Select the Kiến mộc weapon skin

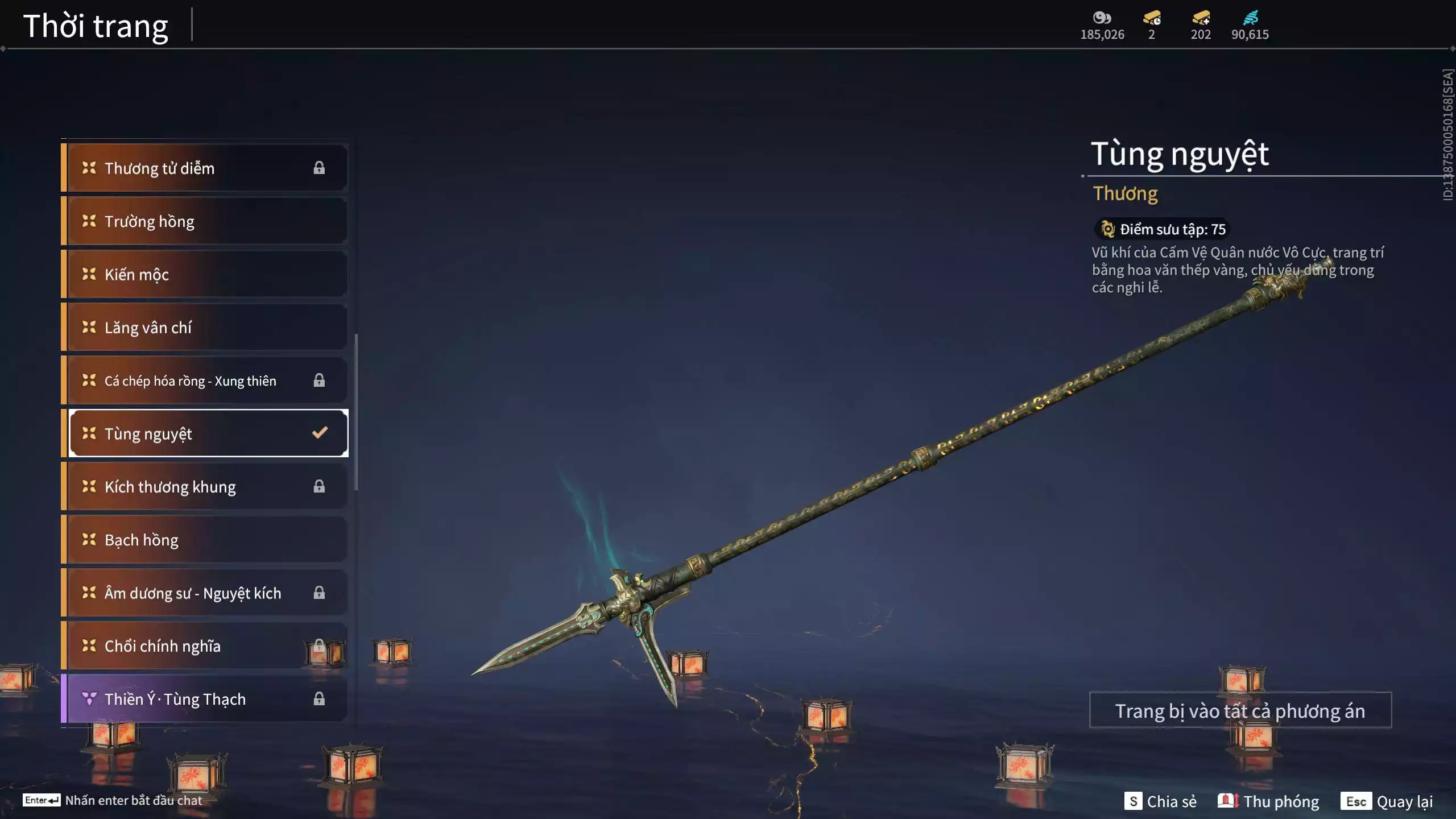(x=205, y=274)
